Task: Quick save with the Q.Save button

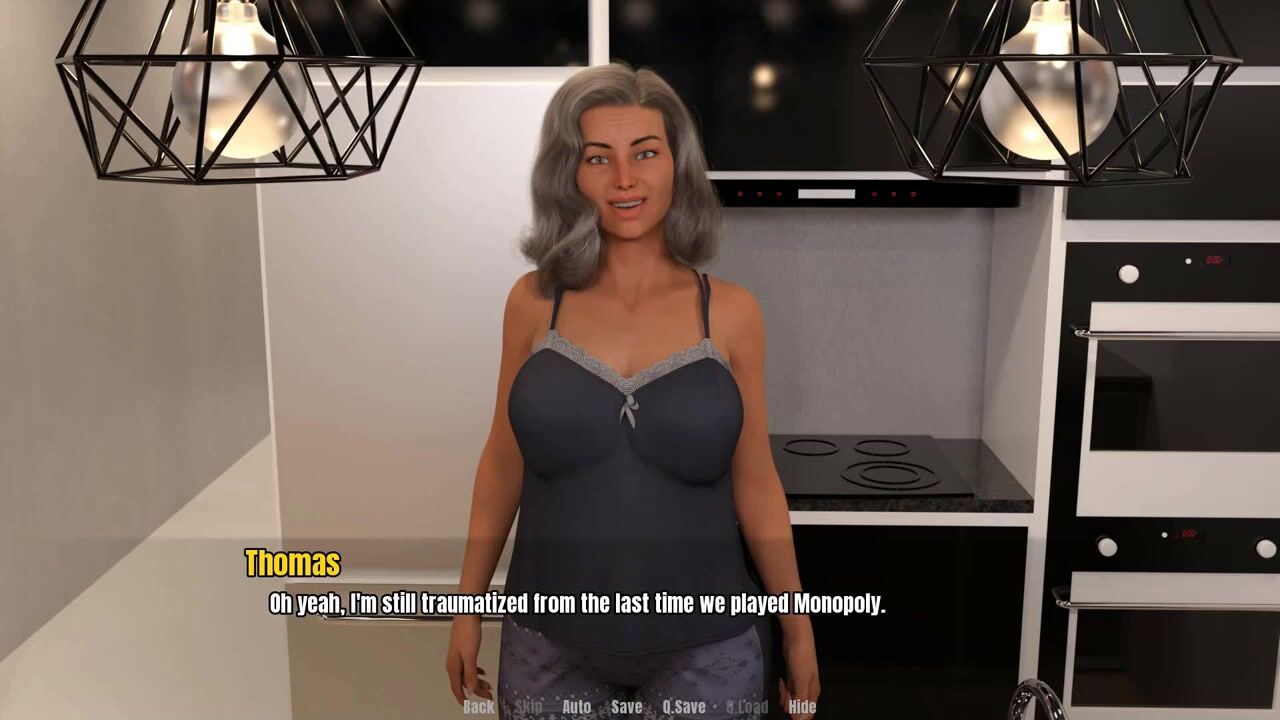Action: click(x=684, y=706)
